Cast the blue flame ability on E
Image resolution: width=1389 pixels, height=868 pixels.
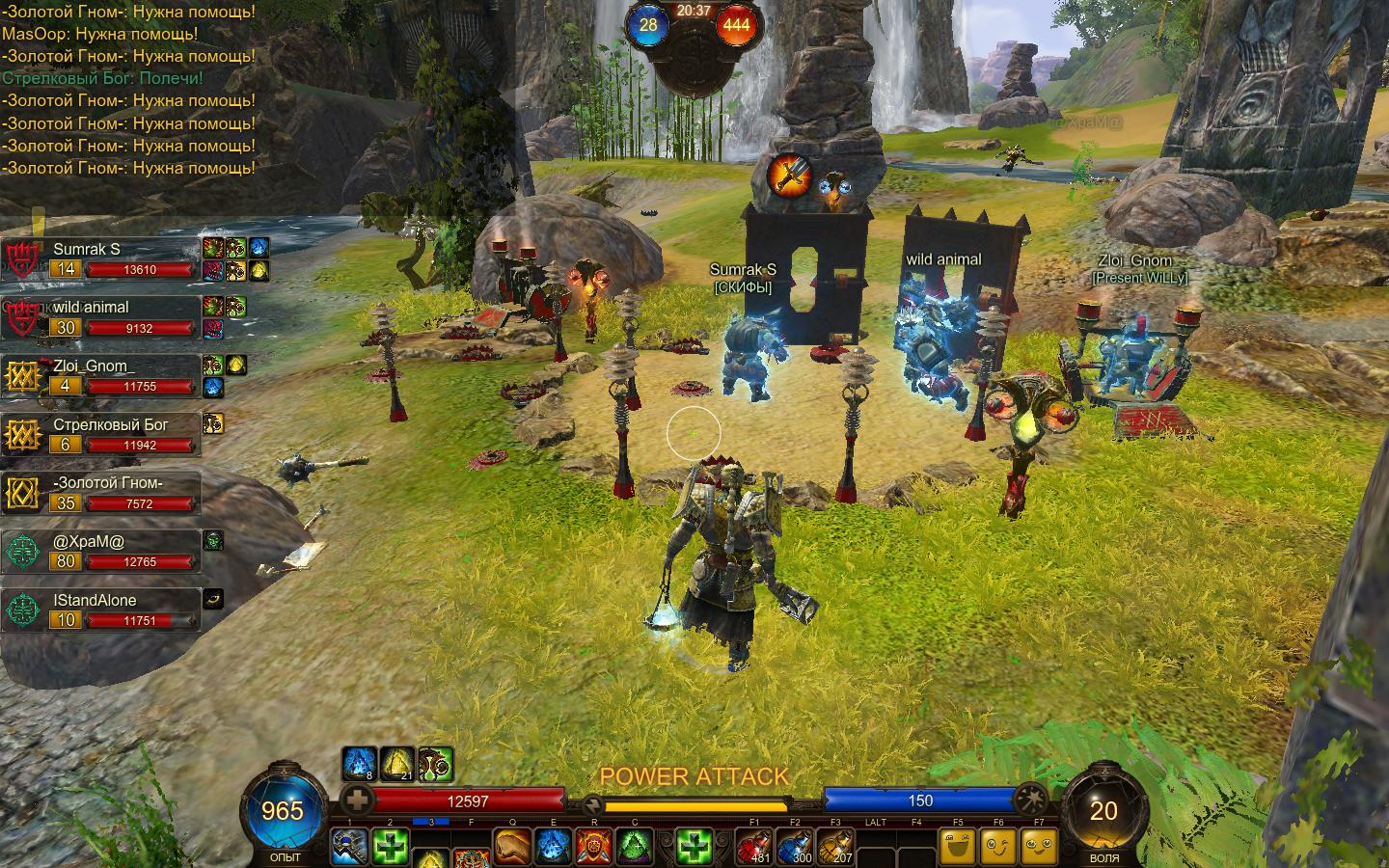pos(553,848)
